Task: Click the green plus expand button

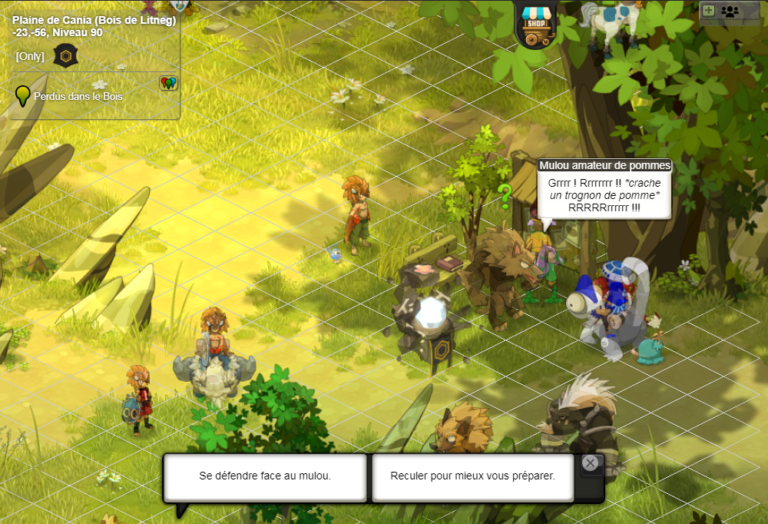Action: (709, 11)
